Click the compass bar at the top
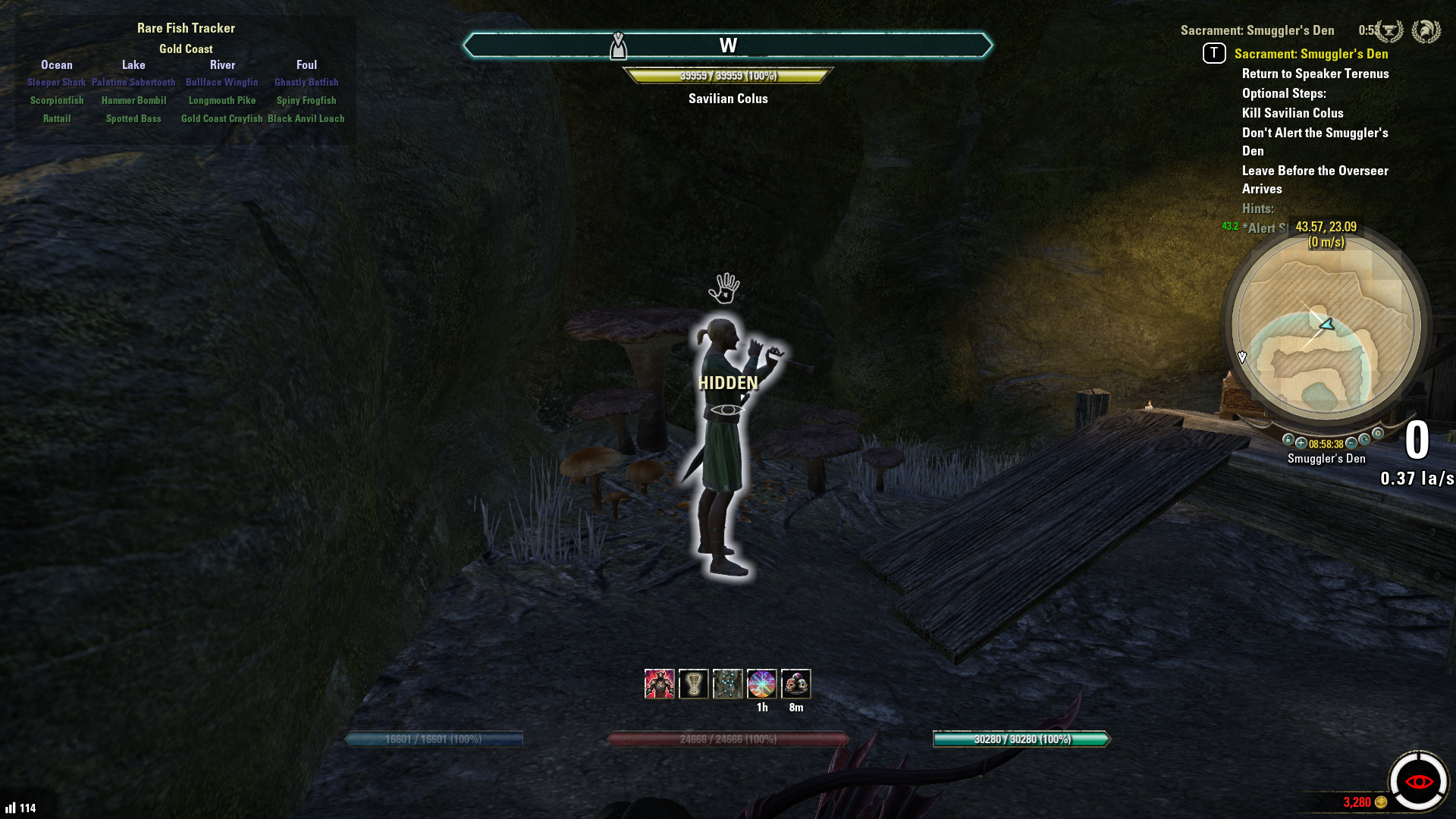 (x=727, y=45)
